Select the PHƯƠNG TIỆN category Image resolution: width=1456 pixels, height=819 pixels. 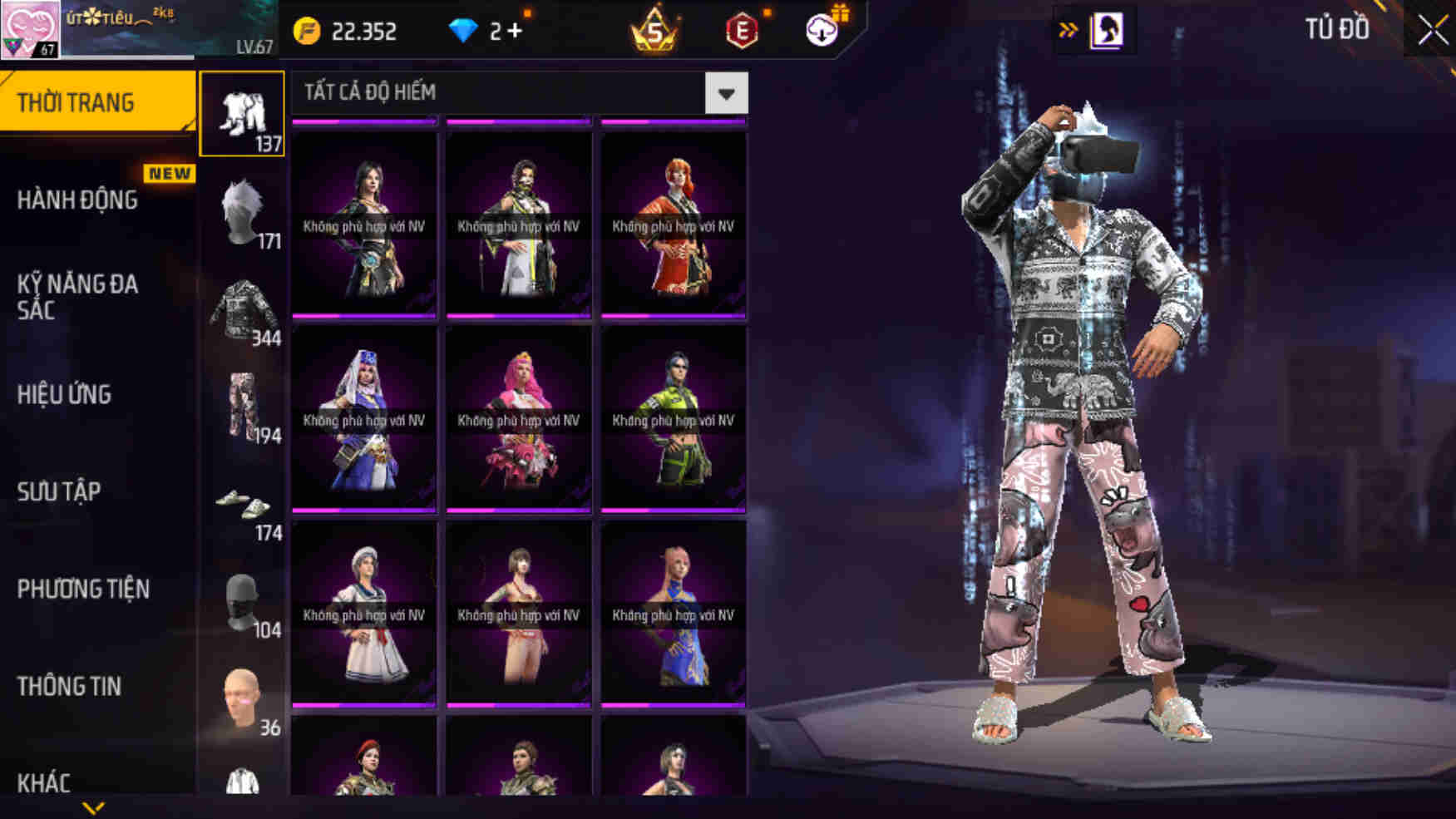pyautogui.click(x=83, y=590)
